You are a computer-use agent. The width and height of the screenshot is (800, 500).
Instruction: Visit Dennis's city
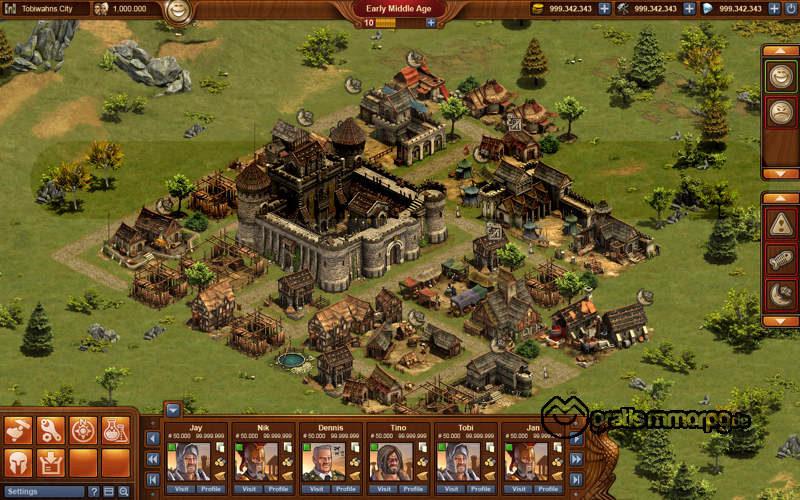click(x=317, y=489)
